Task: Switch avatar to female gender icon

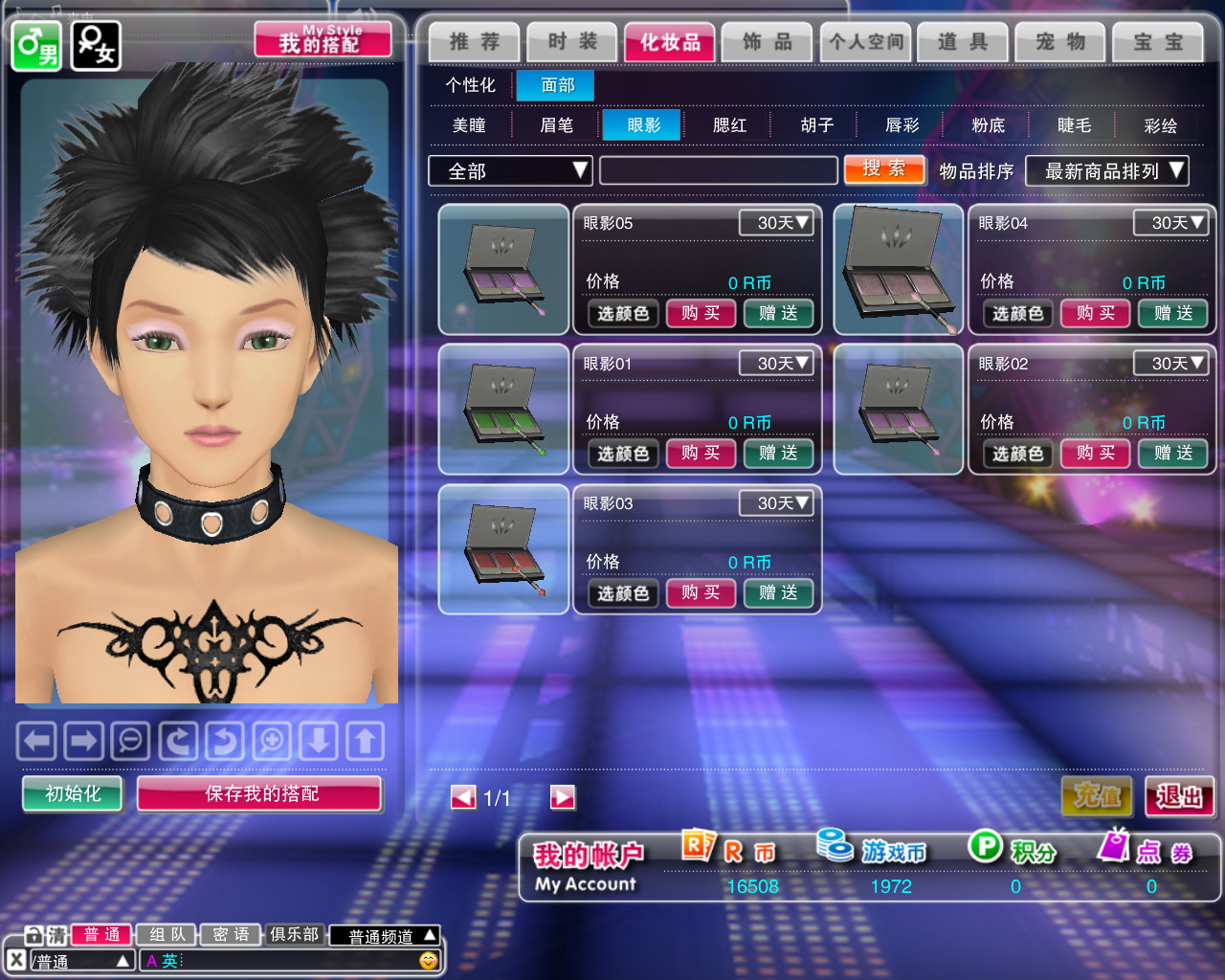Action: [96, 45]
